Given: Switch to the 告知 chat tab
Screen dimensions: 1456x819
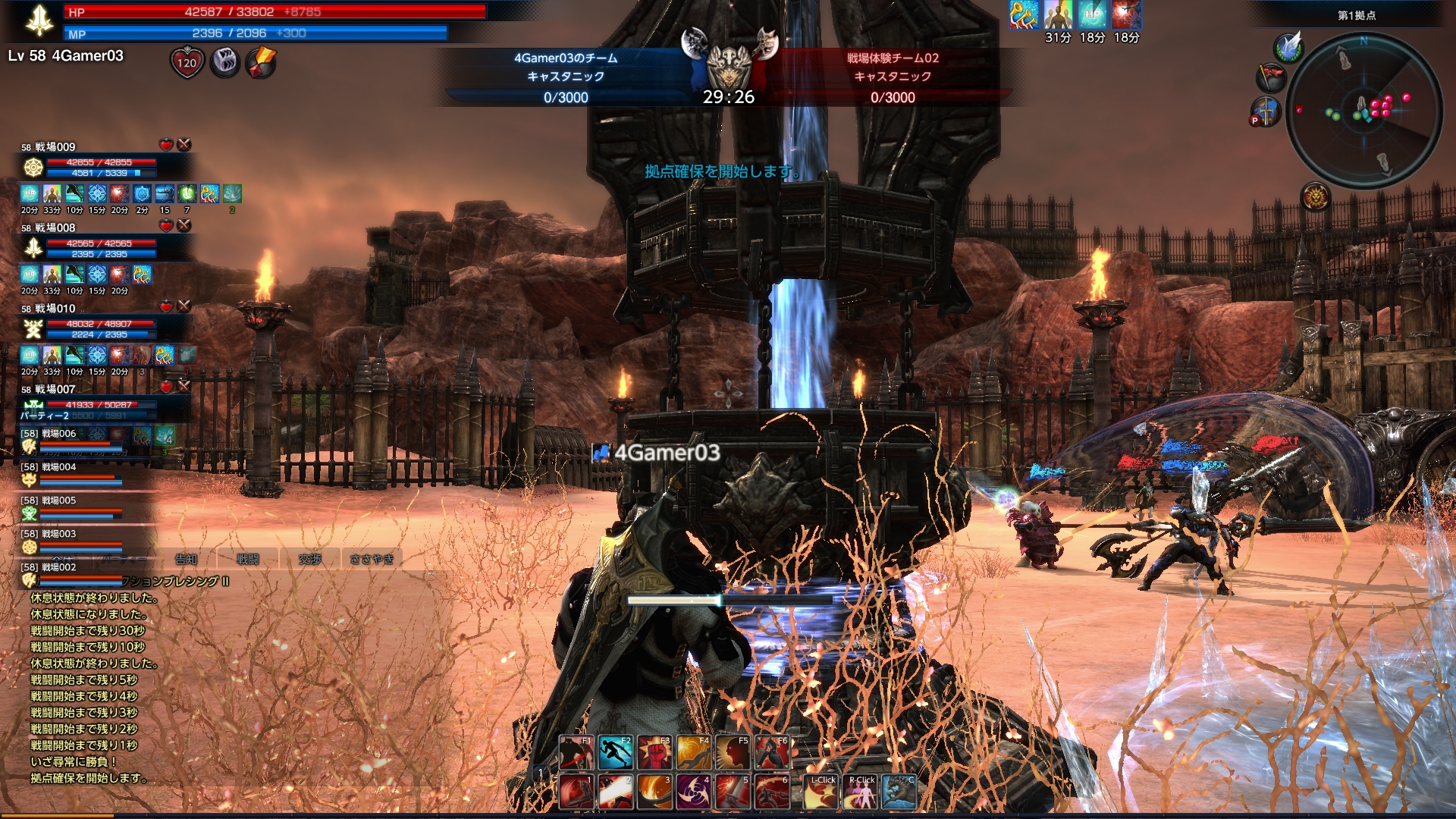Looking at the screenshot, I should (x=187, y=560).
